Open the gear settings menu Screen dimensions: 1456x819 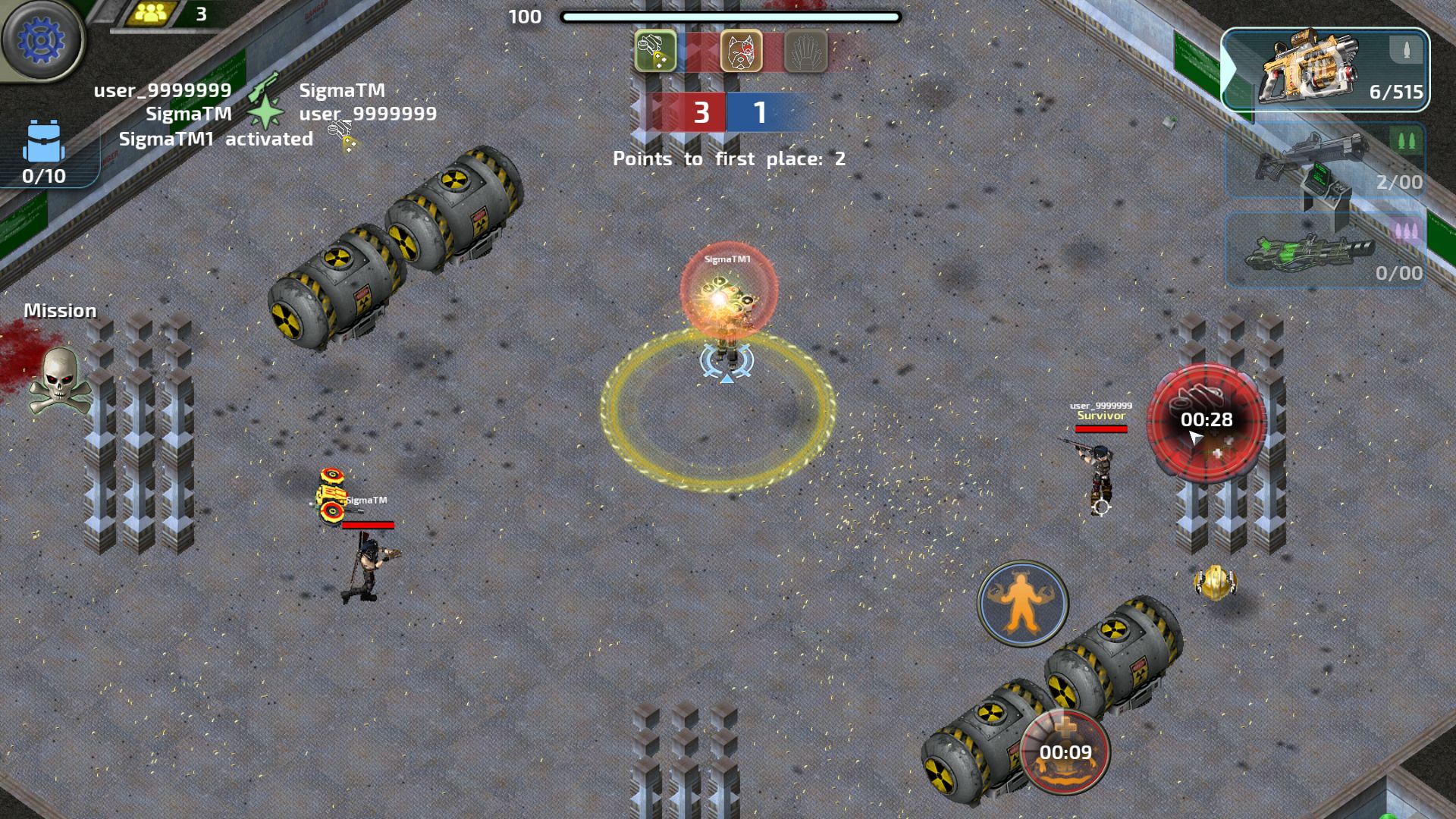(42, 39)
